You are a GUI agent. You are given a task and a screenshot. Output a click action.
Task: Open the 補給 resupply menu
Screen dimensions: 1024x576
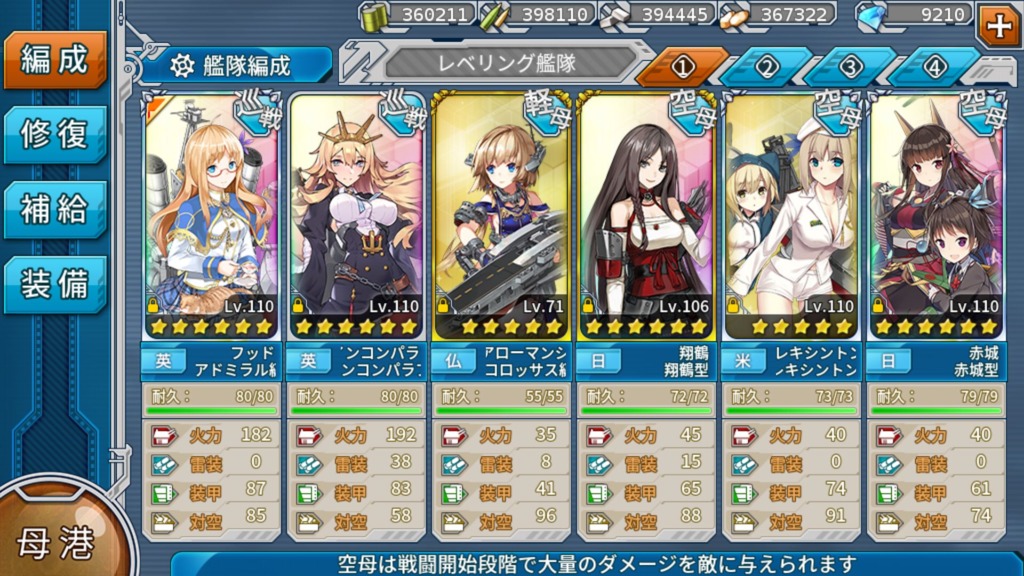pyautogui.click(x=55, y=209)
